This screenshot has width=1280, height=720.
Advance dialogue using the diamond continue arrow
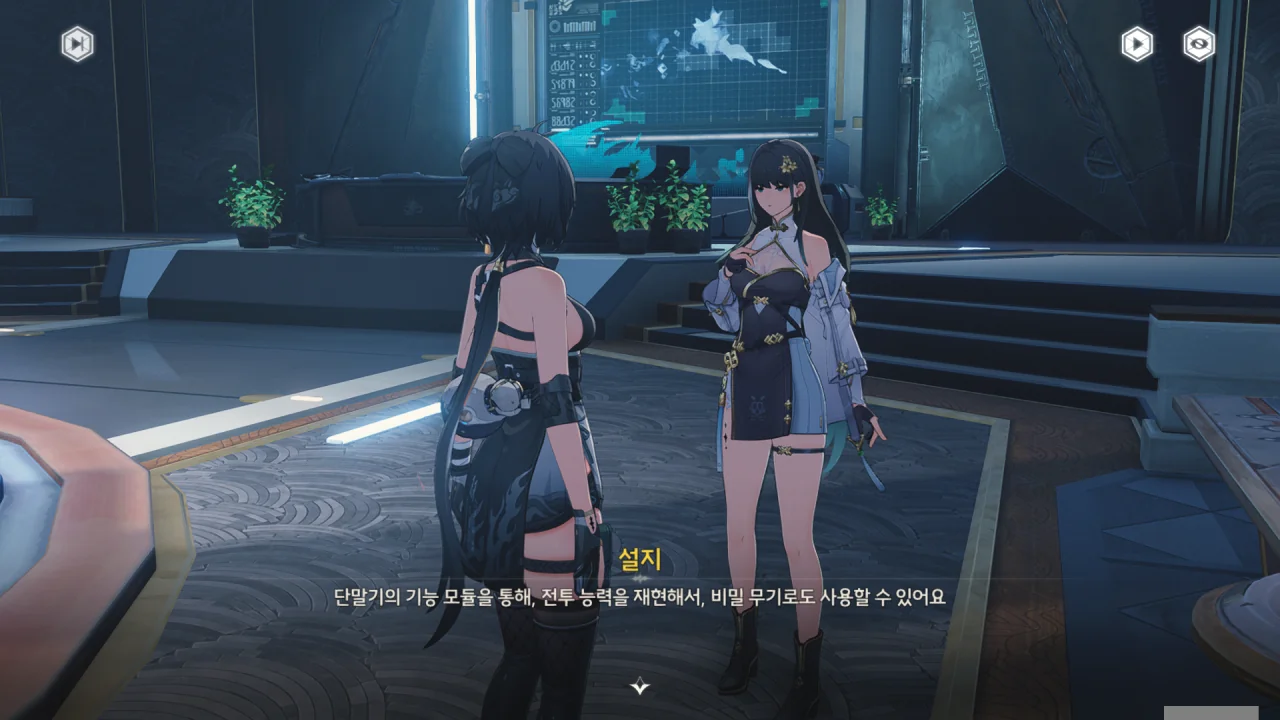640,686
